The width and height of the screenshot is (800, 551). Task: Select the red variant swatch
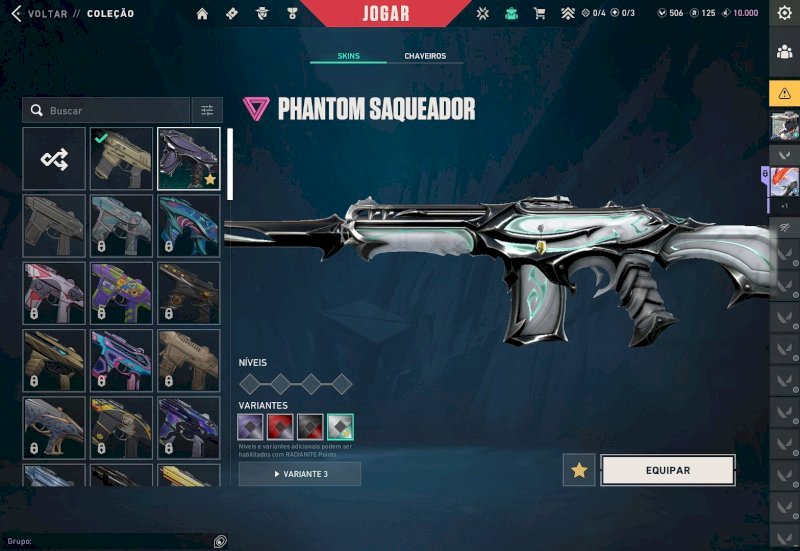point(280,427)
